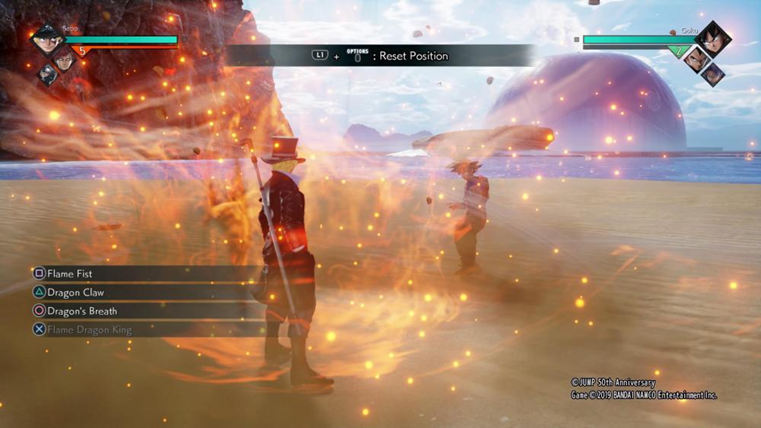Viewport: 761px width, 428px height.
Task: Select the Flame Fist skill
Action: pos(70,273)
